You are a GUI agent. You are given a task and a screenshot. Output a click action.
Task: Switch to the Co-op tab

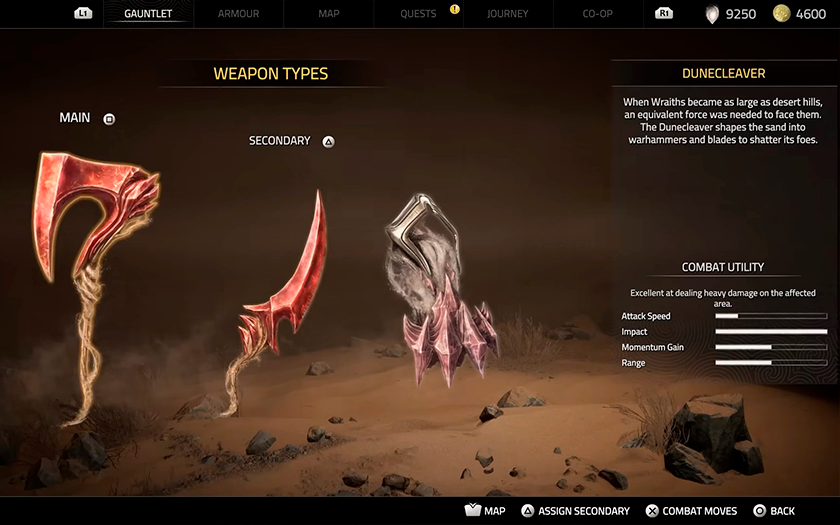coord(598,14)
